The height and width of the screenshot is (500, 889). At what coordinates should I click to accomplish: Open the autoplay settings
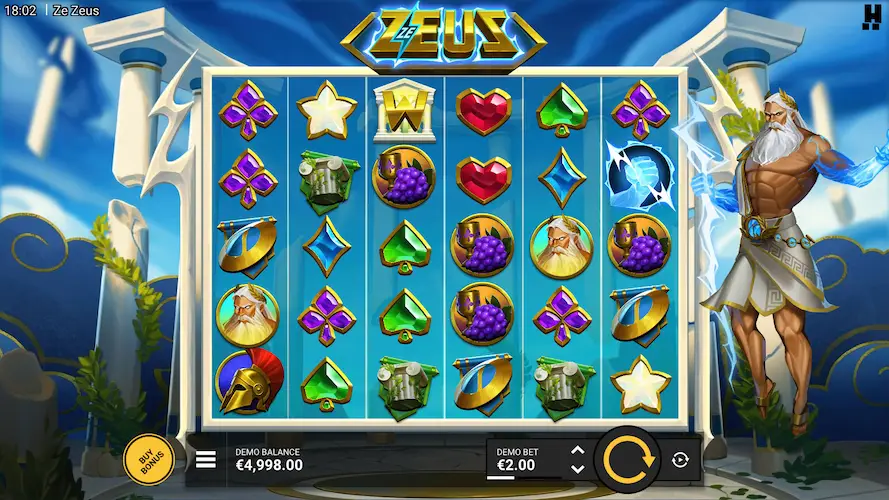[x=681, y=459]
